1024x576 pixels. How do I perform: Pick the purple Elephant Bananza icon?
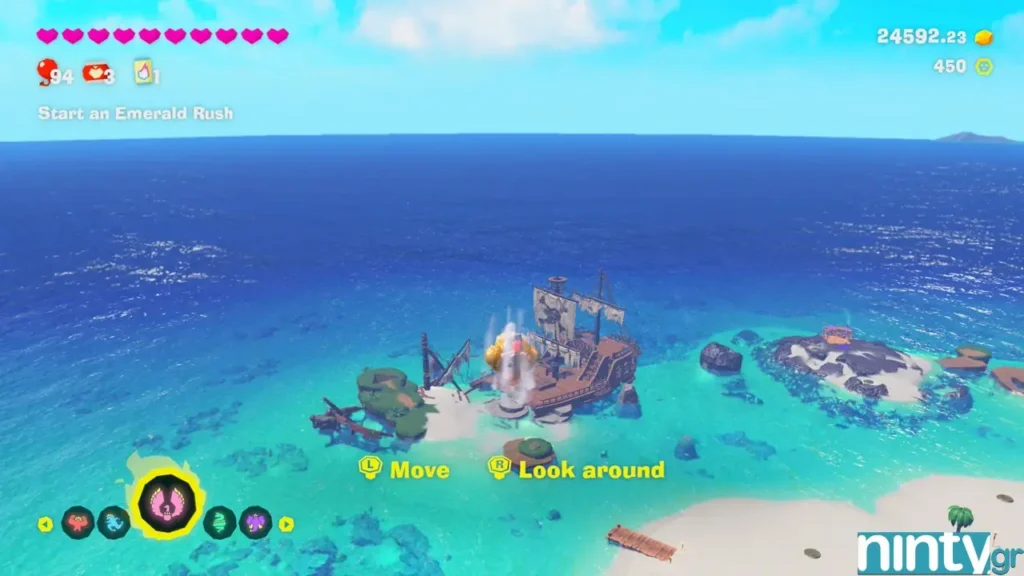255,522
